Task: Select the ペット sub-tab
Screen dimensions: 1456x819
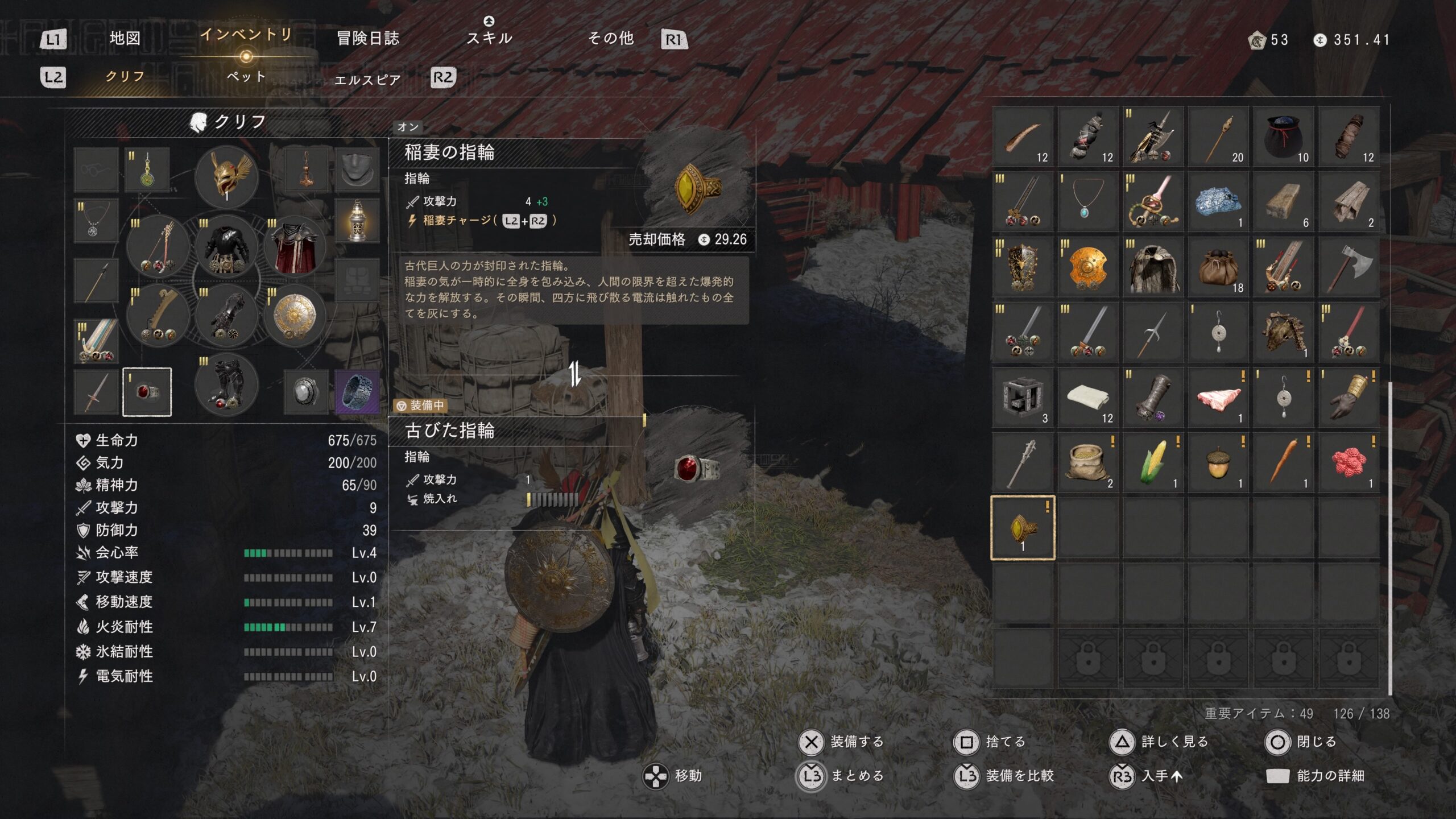Action: tap(246, 77)
